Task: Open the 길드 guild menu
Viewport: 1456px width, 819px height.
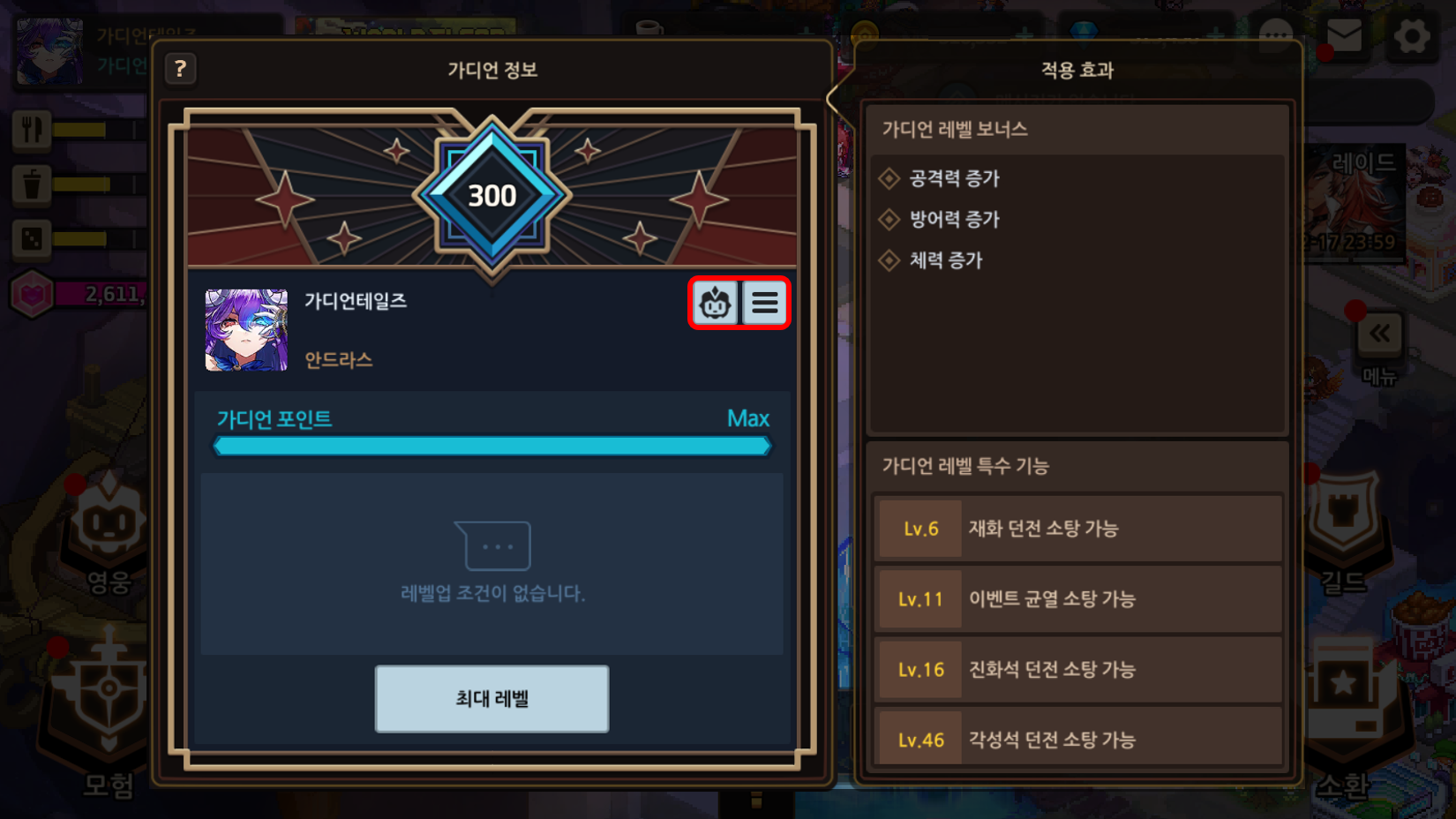Action: (1343, 530)
